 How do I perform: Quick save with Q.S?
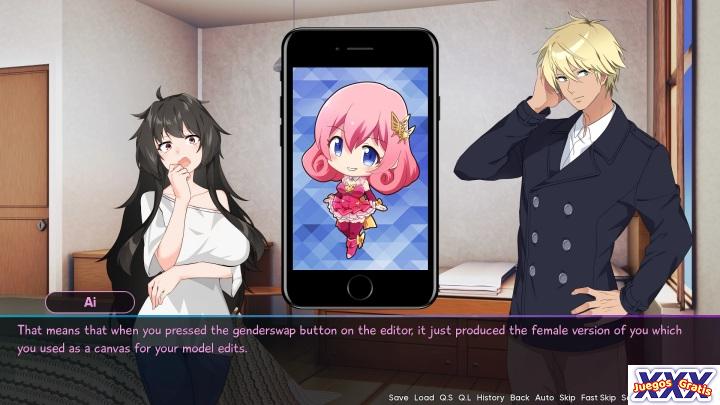click(447, 397)
